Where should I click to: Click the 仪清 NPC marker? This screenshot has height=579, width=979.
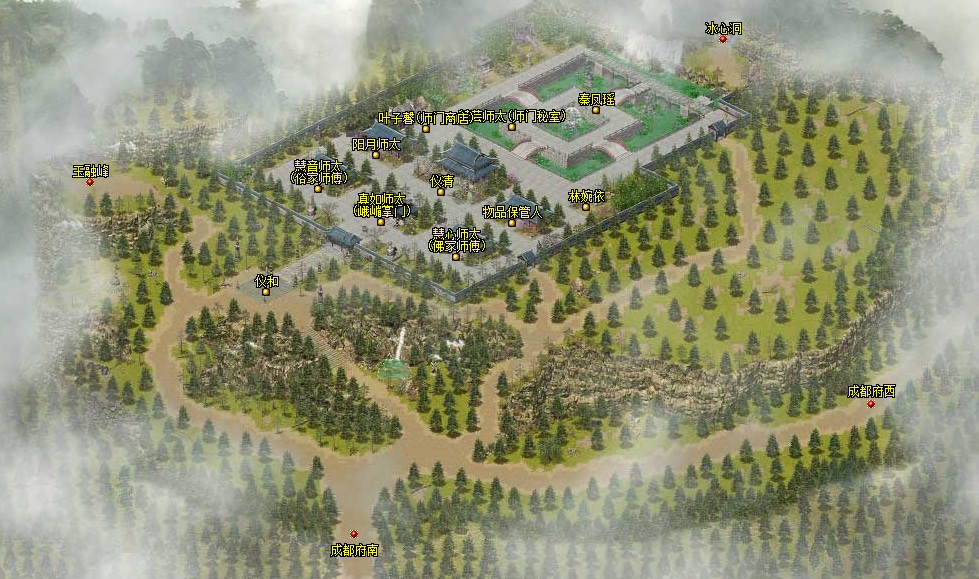tap(441, 193)
